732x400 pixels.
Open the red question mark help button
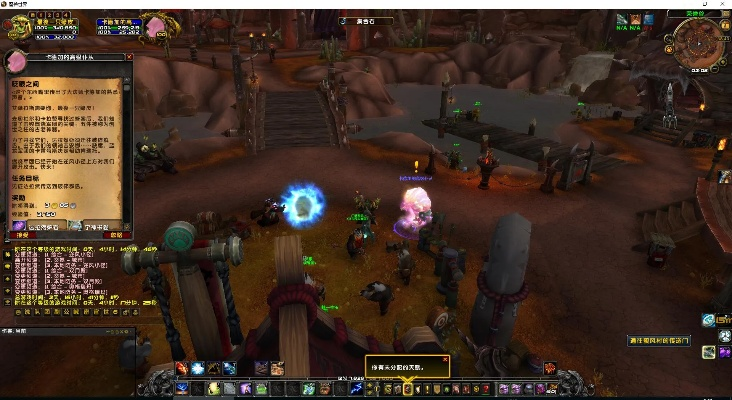tap(487, 388)
